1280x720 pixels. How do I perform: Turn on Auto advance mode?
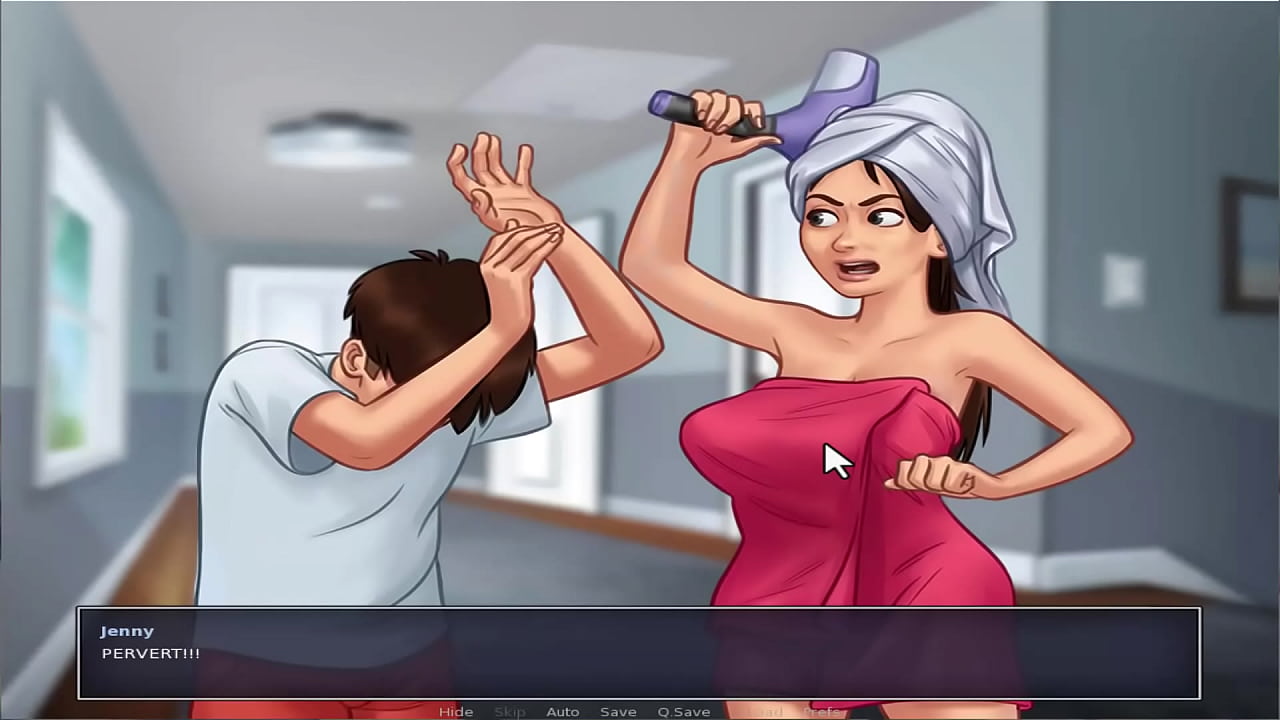pyautogui.click(x=563, y=712)
